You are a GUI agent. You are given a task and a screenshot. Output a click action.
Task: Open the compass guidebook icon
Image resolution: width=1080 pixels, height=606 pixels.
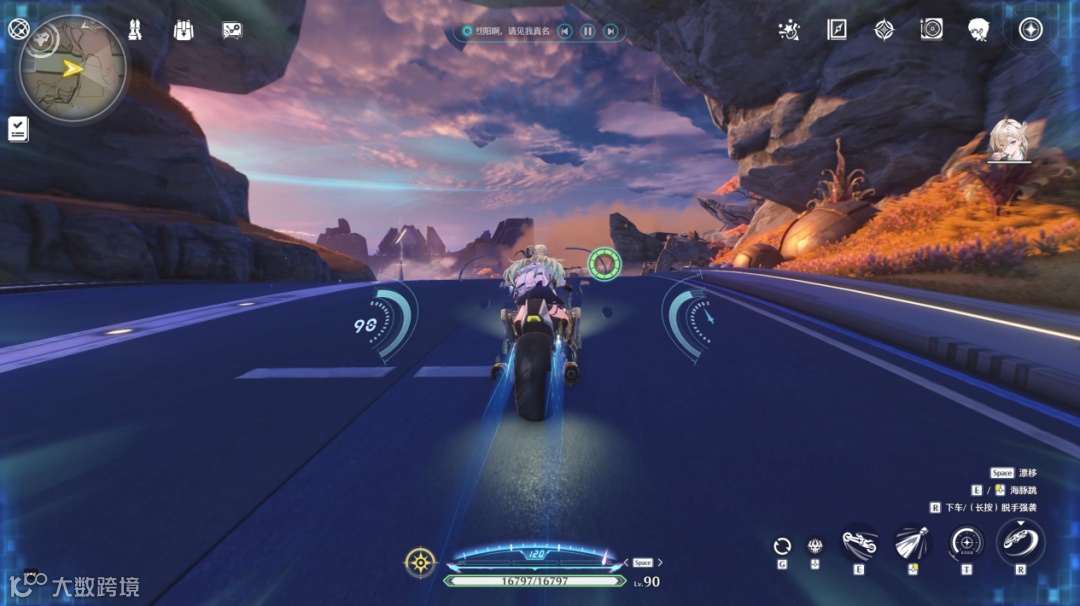[x=837, y=30]
